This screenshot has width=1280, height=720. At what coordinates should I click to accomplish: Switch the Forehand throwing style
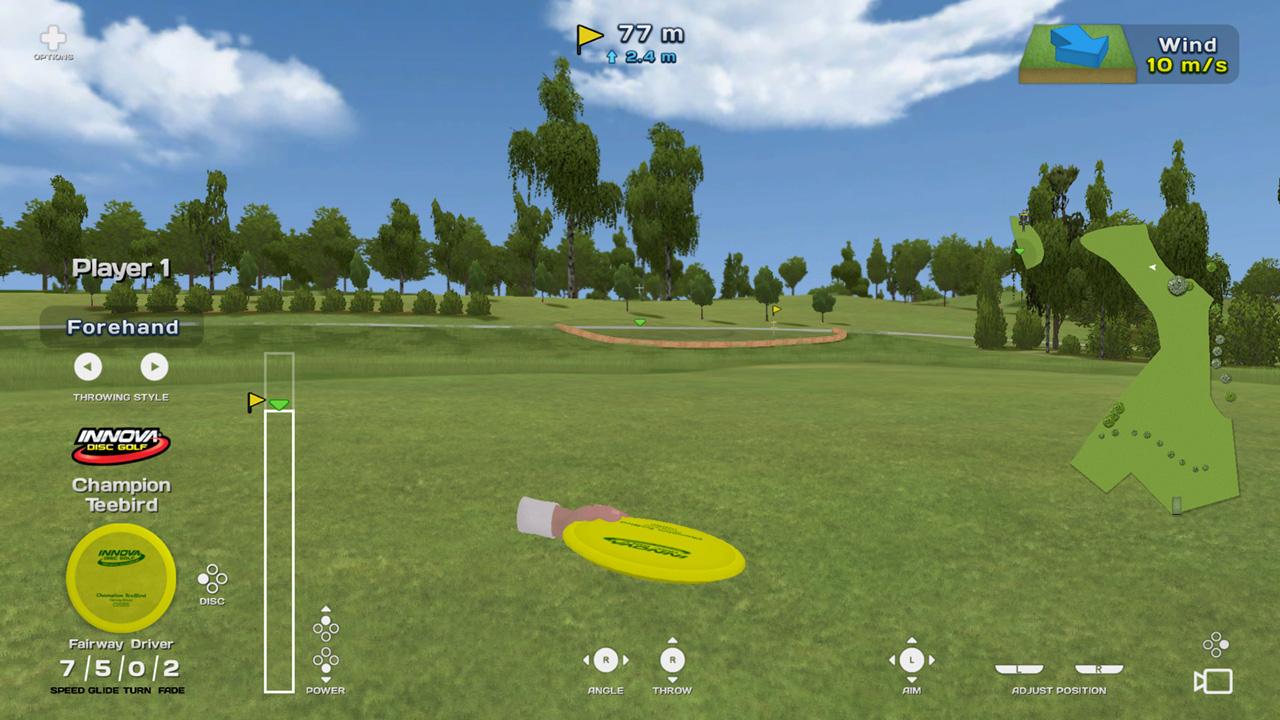(121, 327)
